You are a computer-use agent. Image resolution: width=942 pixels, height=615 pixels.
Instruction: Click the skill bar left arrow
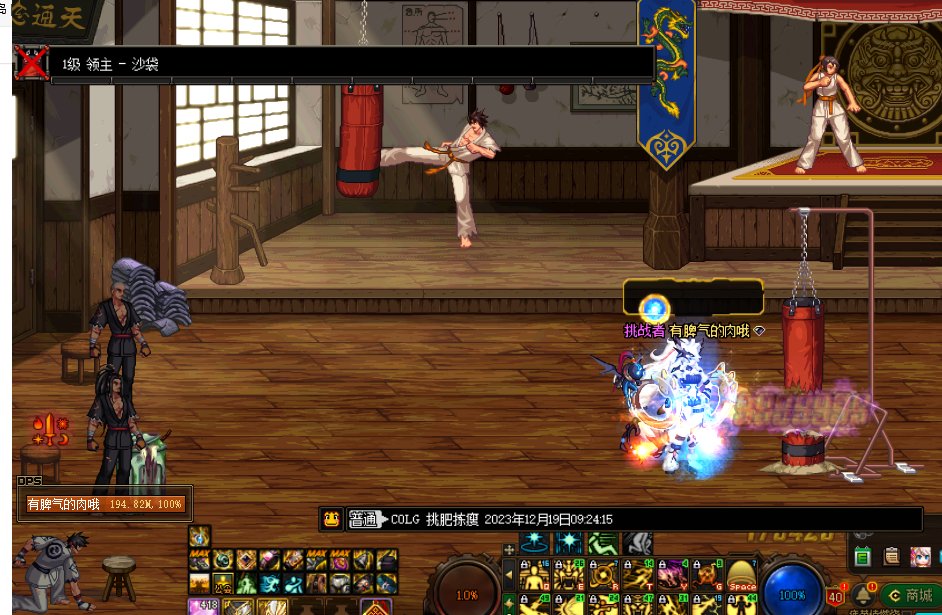(x=509, y=575)
